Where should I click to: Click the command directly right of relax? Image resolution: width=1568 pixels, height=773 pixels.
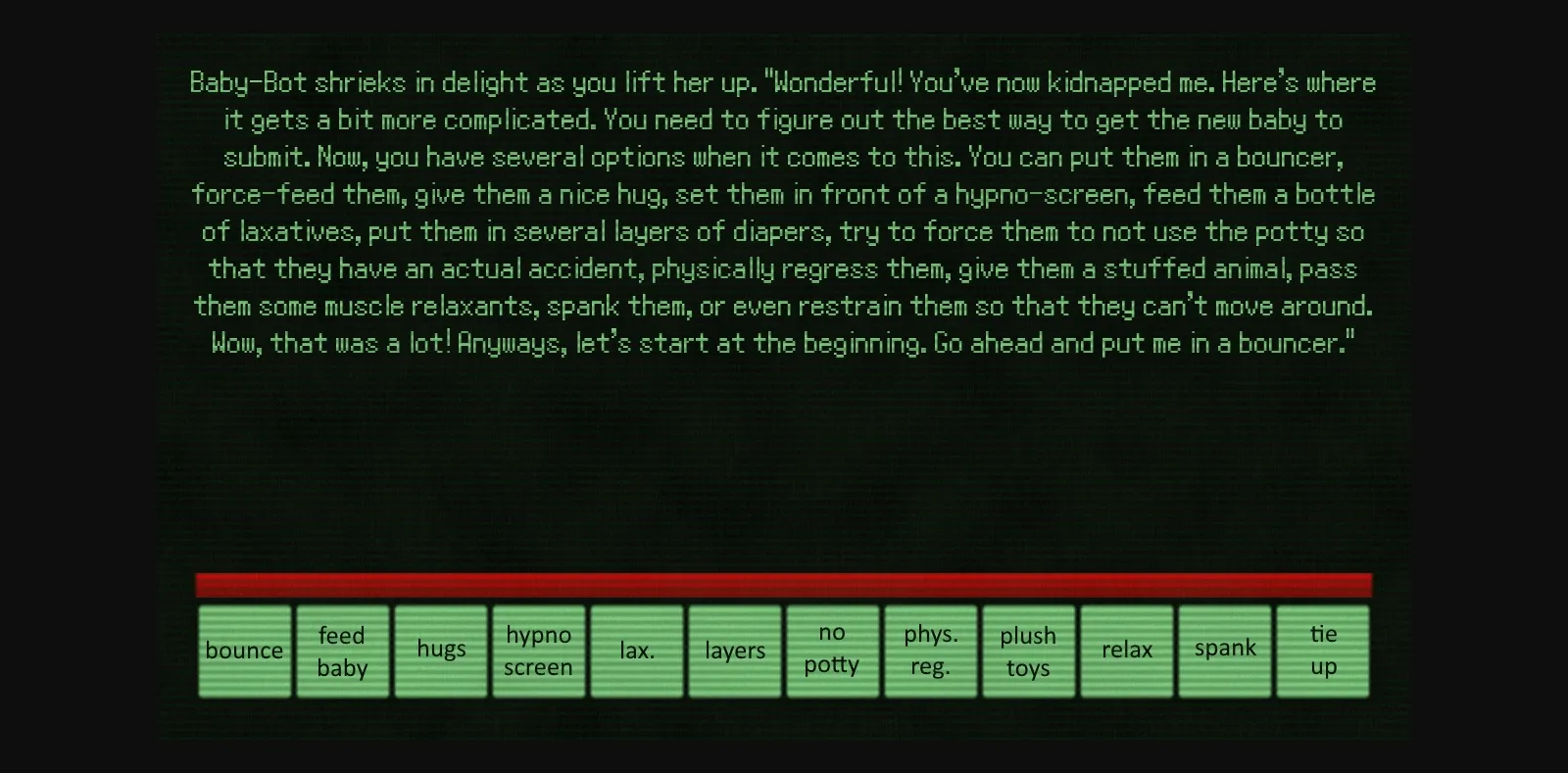(1224, 650)
